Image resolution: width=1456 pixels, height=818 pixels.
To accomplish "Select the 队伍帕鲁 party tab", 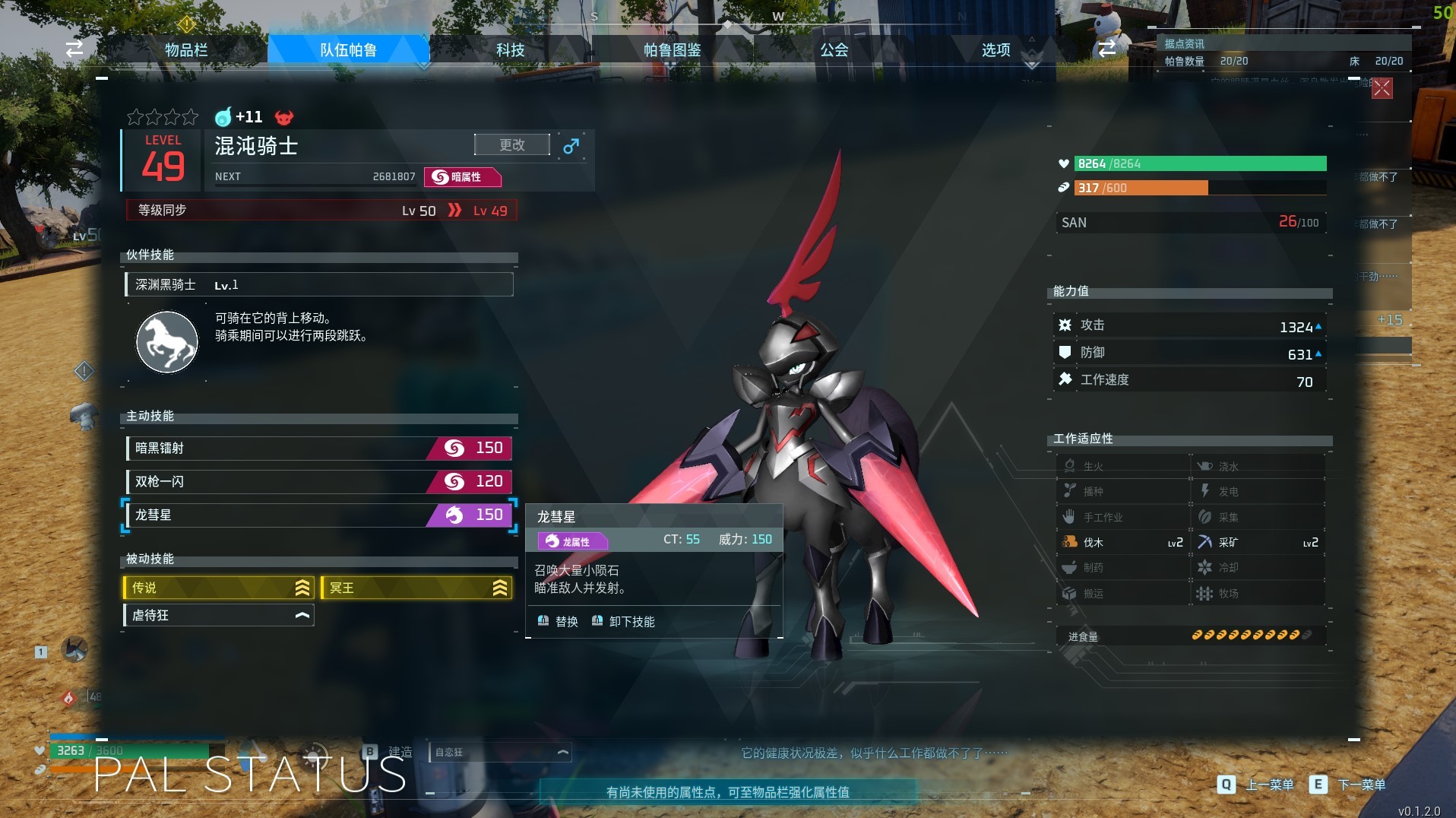I will point(348,50).
